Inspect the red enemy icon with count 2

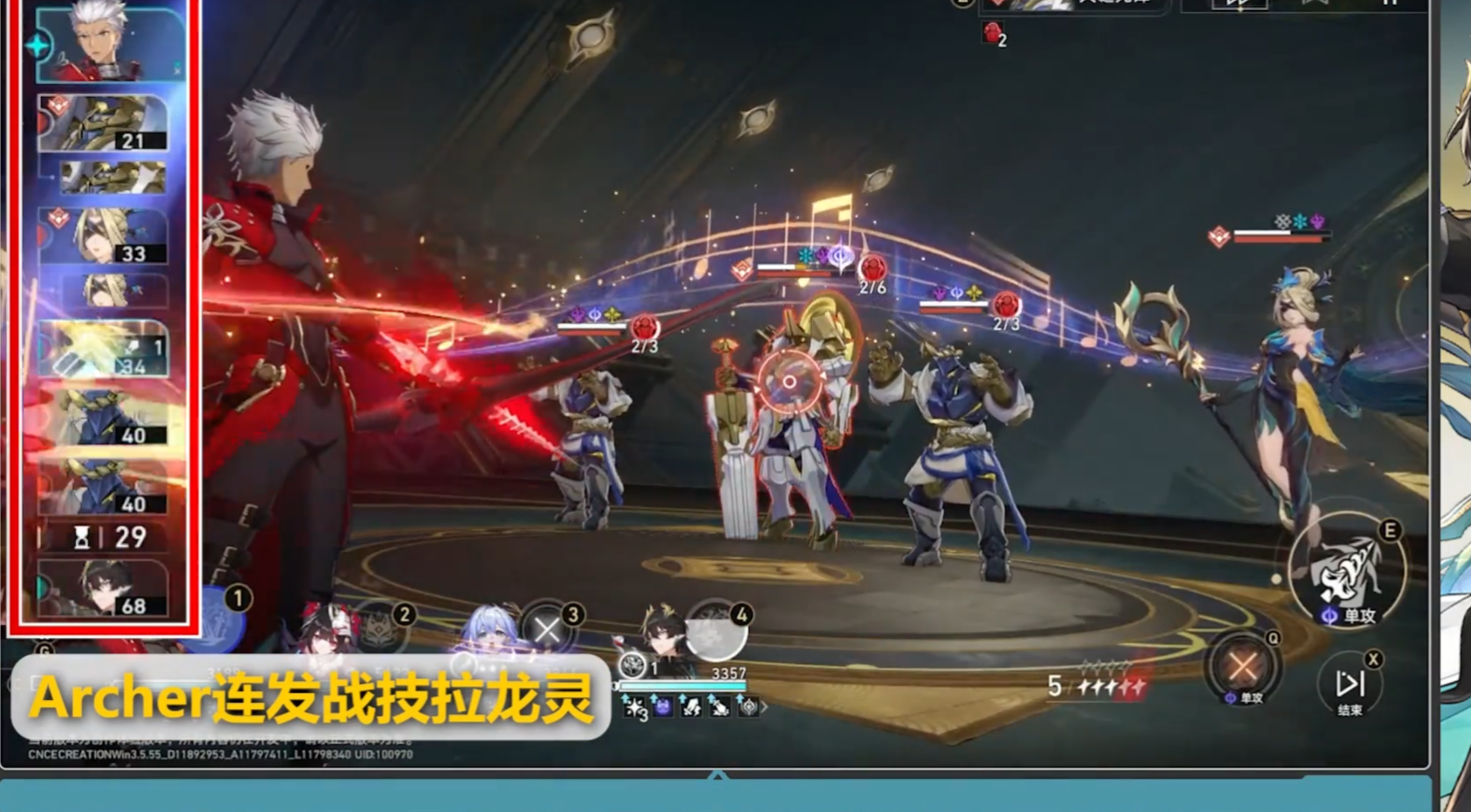click(993, 33)
